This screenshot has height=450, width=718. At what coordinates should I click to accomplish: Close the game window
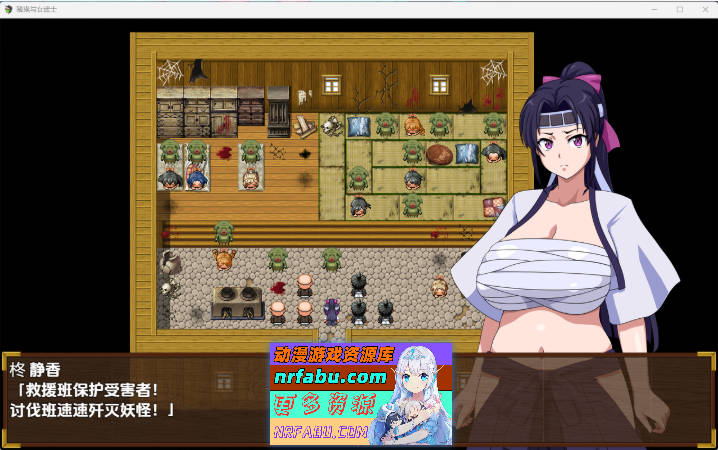[704, 9]
